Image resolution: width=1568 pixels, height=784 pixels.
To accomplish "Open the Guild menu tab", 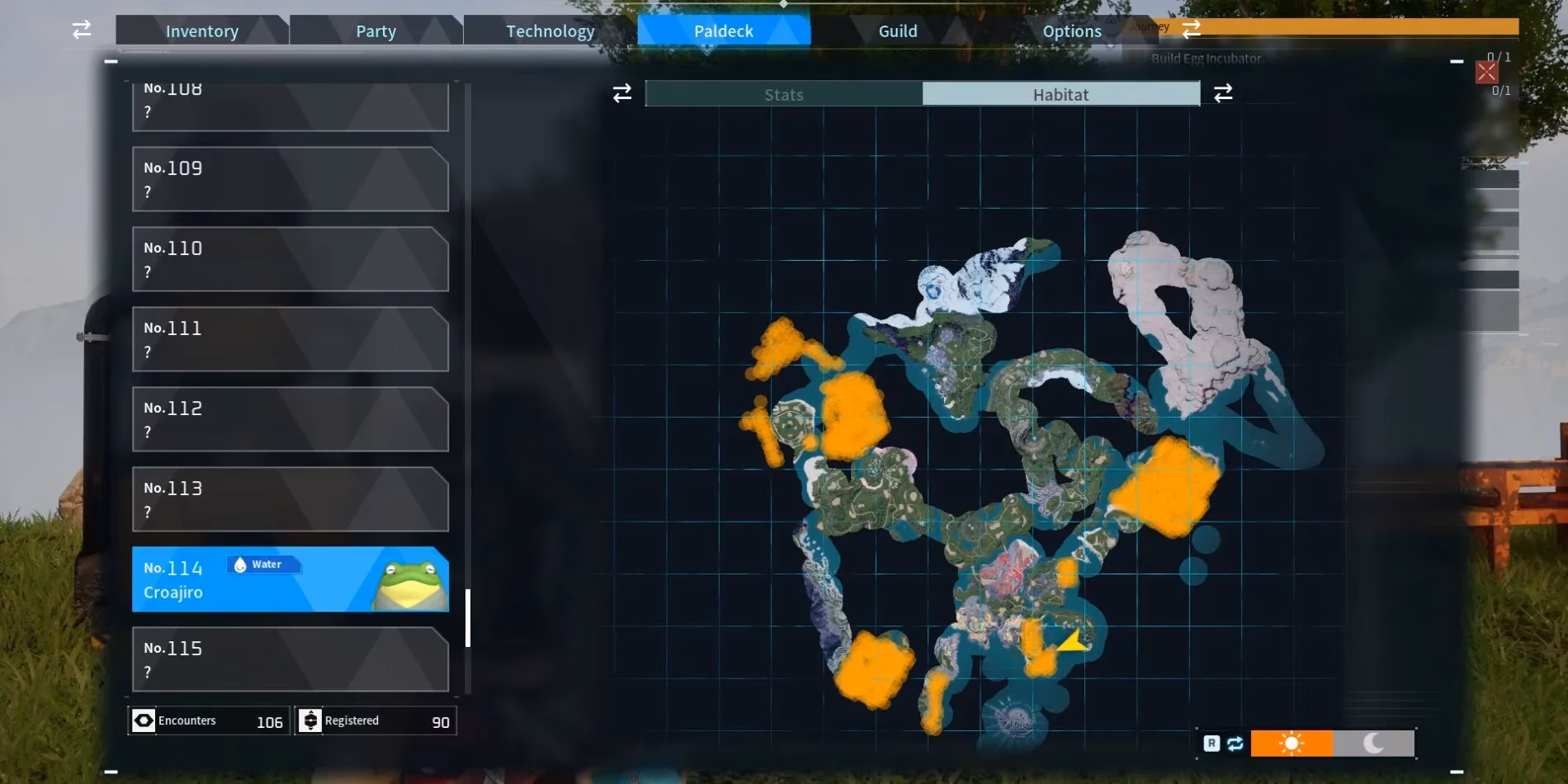I will coord(898,31).
